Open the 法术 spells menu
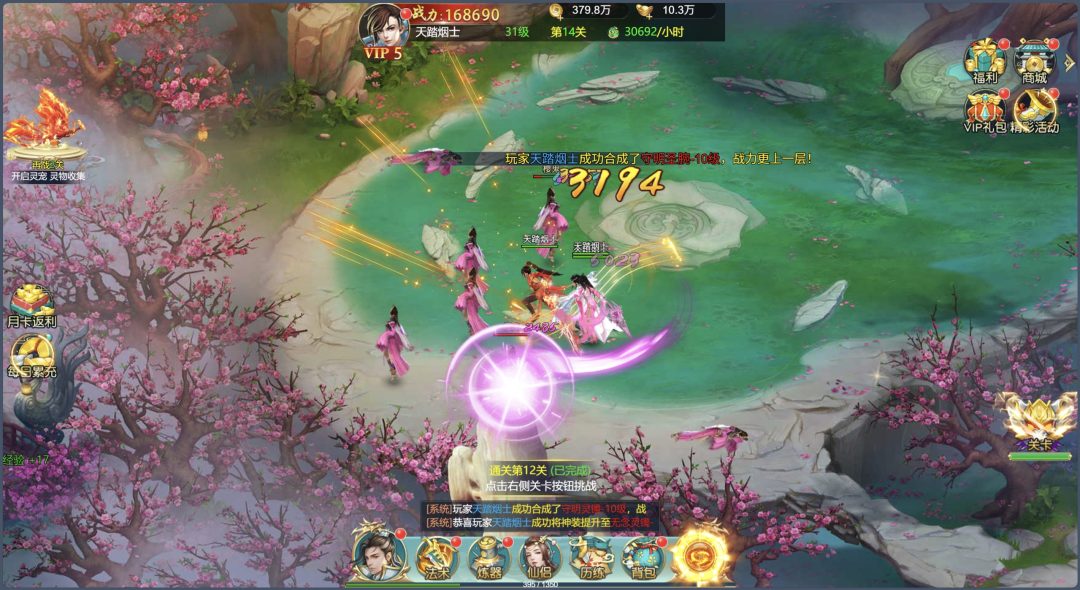 (x=437, y=557)
